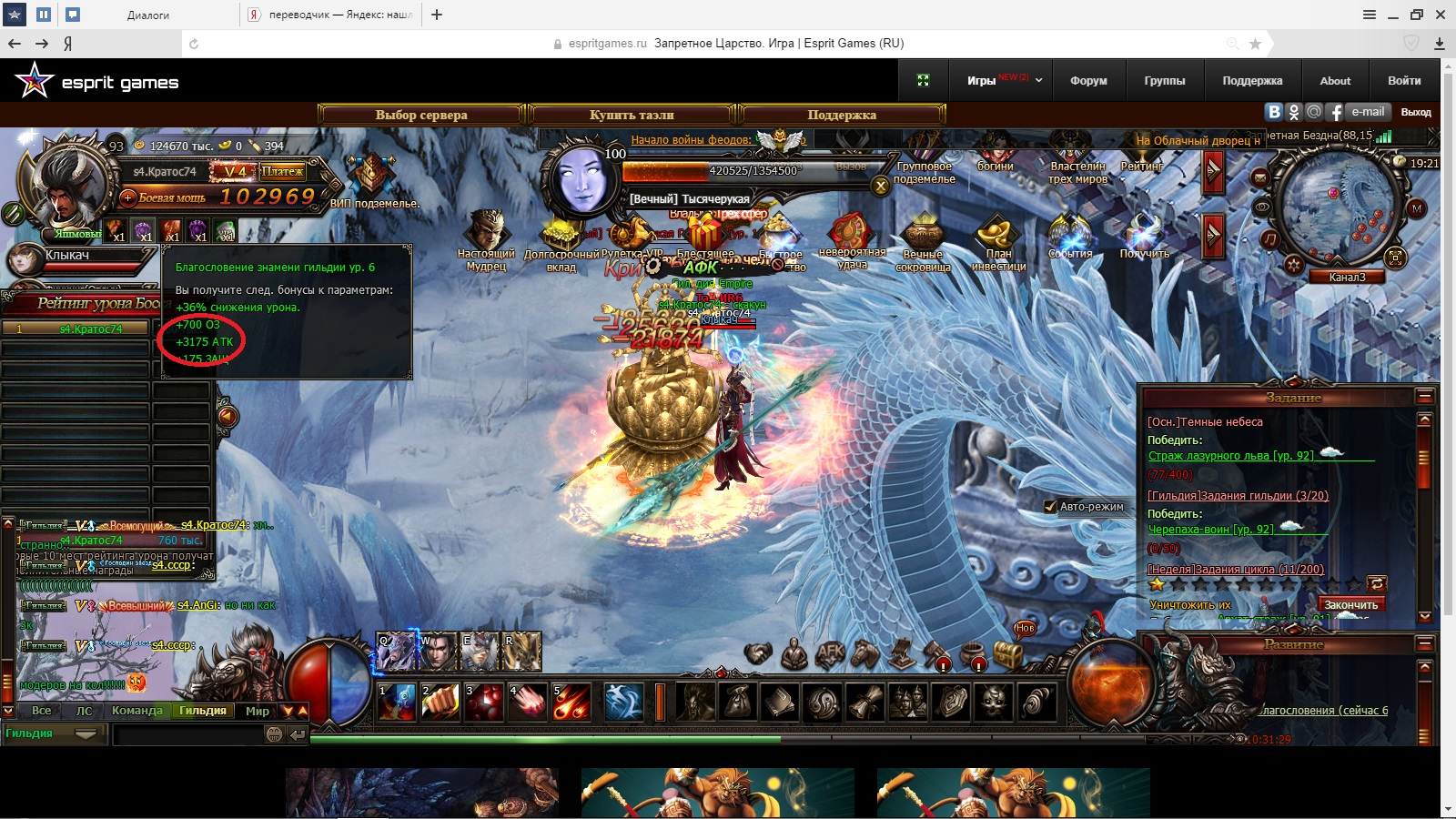The height and width of the screenshot is (819, 1456).
Task: Collapse the Задание quest panel
Action: point(1425,397)
